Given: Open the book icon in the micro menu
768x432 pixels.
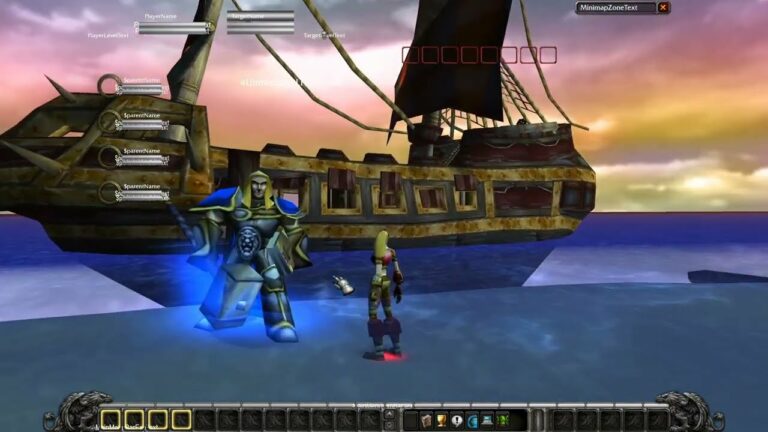Looking at the screenshot, I should (426, 420).
